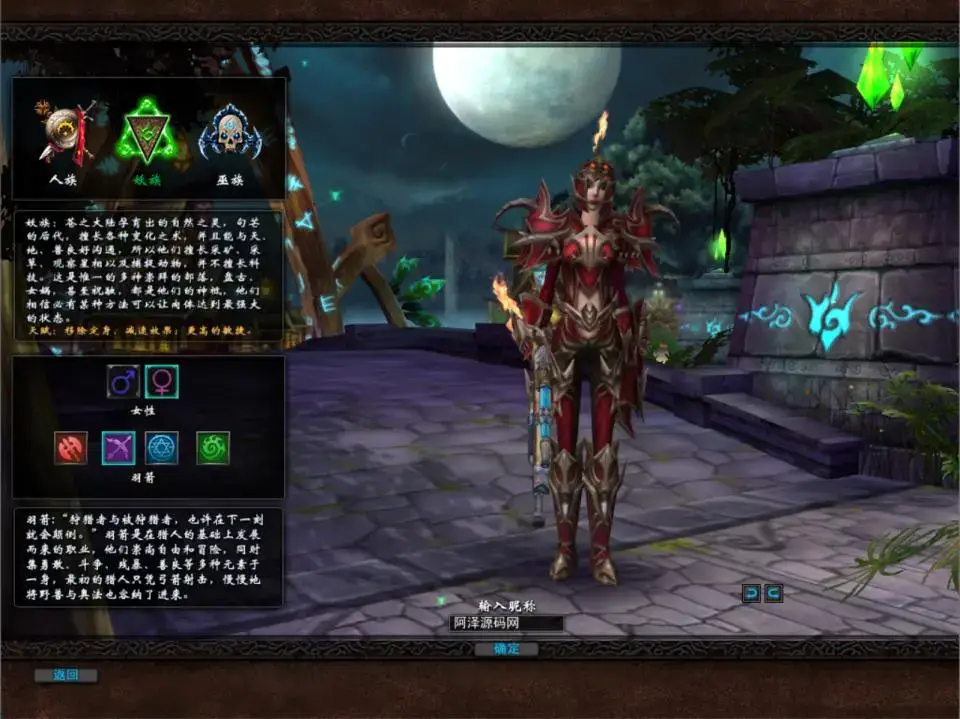Confirm character with the 确定 button
960x719 pixels.
(x=506, y=649)
